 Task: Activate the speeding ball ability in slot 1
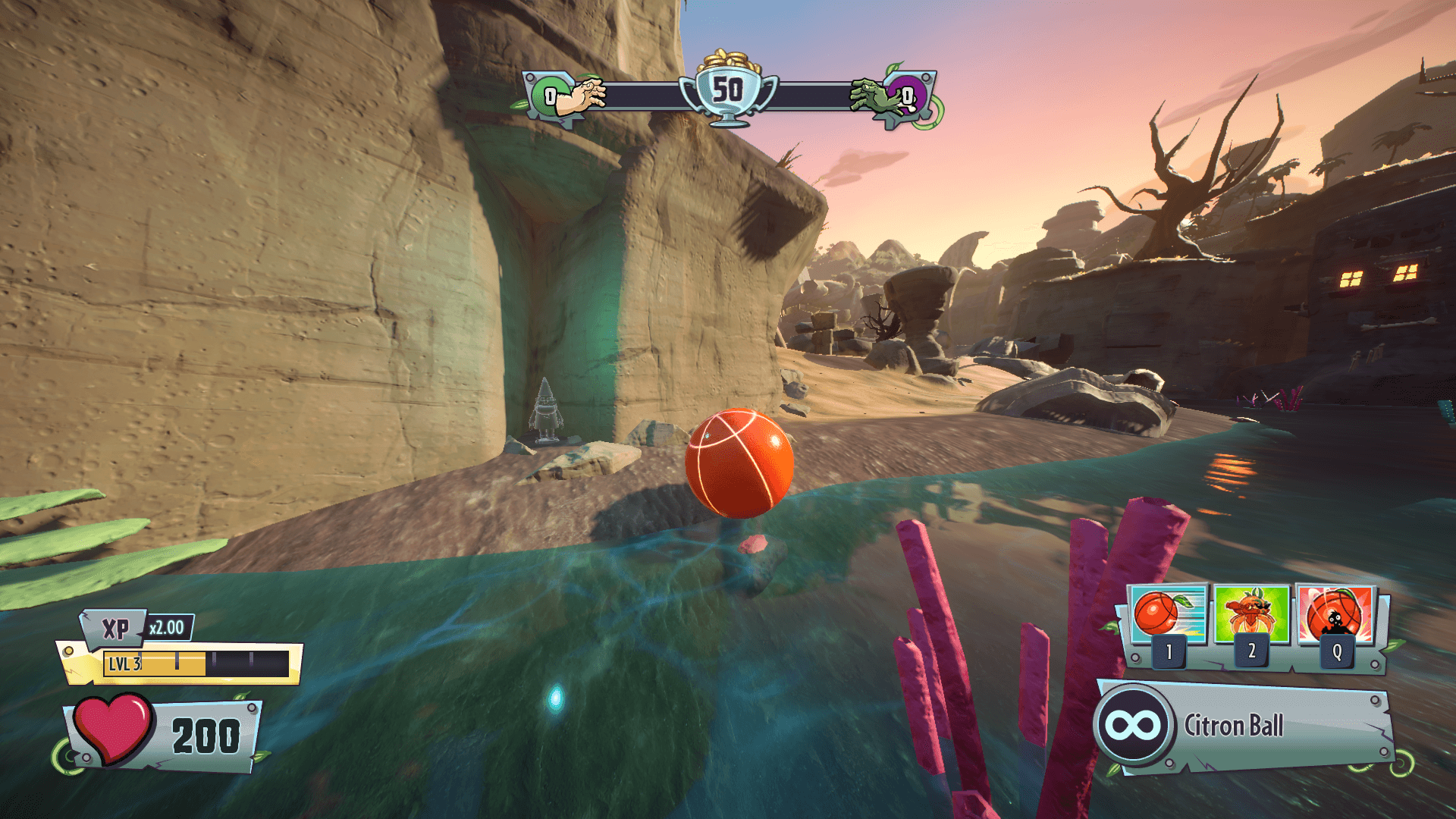point(1167,615)
